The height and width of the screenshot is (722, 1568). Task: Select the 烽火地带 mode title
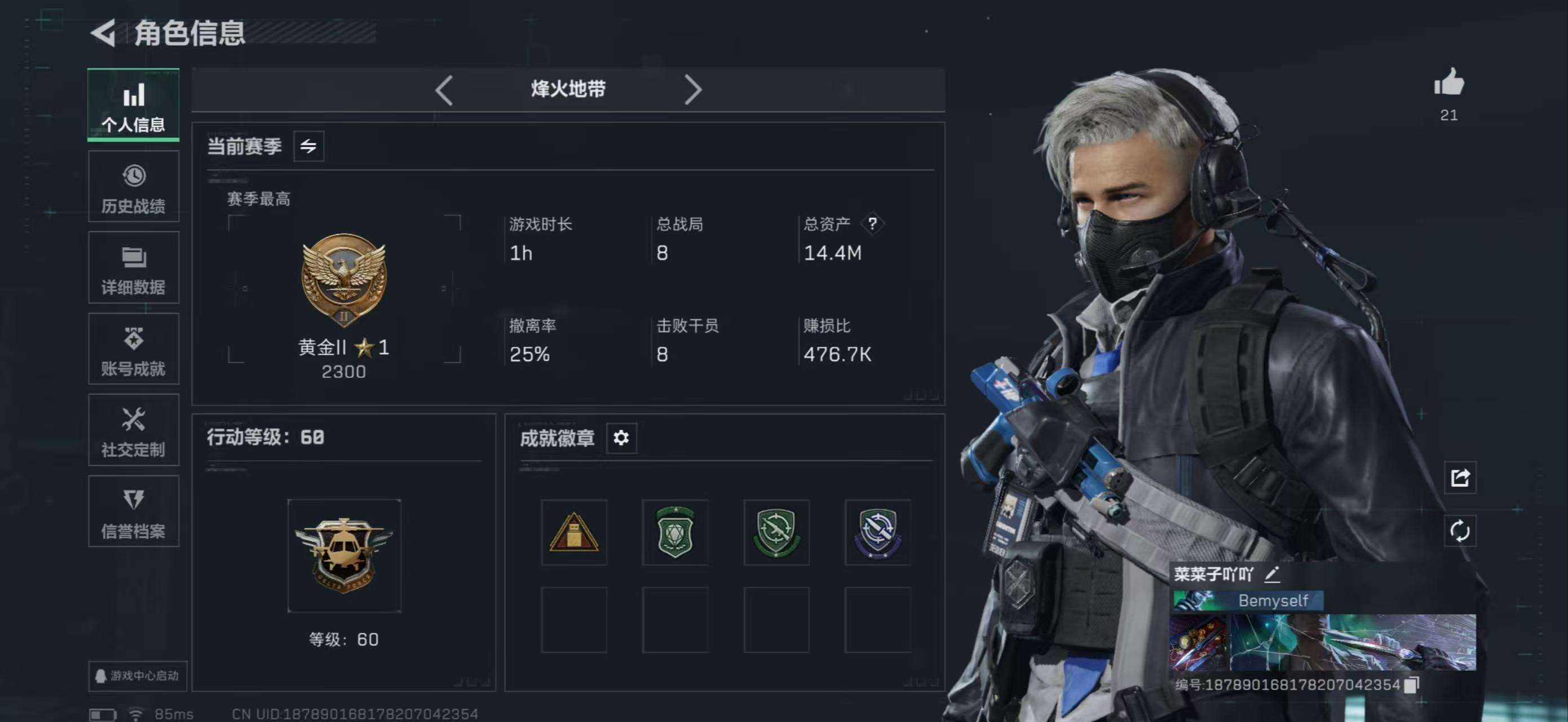(567, 89)
